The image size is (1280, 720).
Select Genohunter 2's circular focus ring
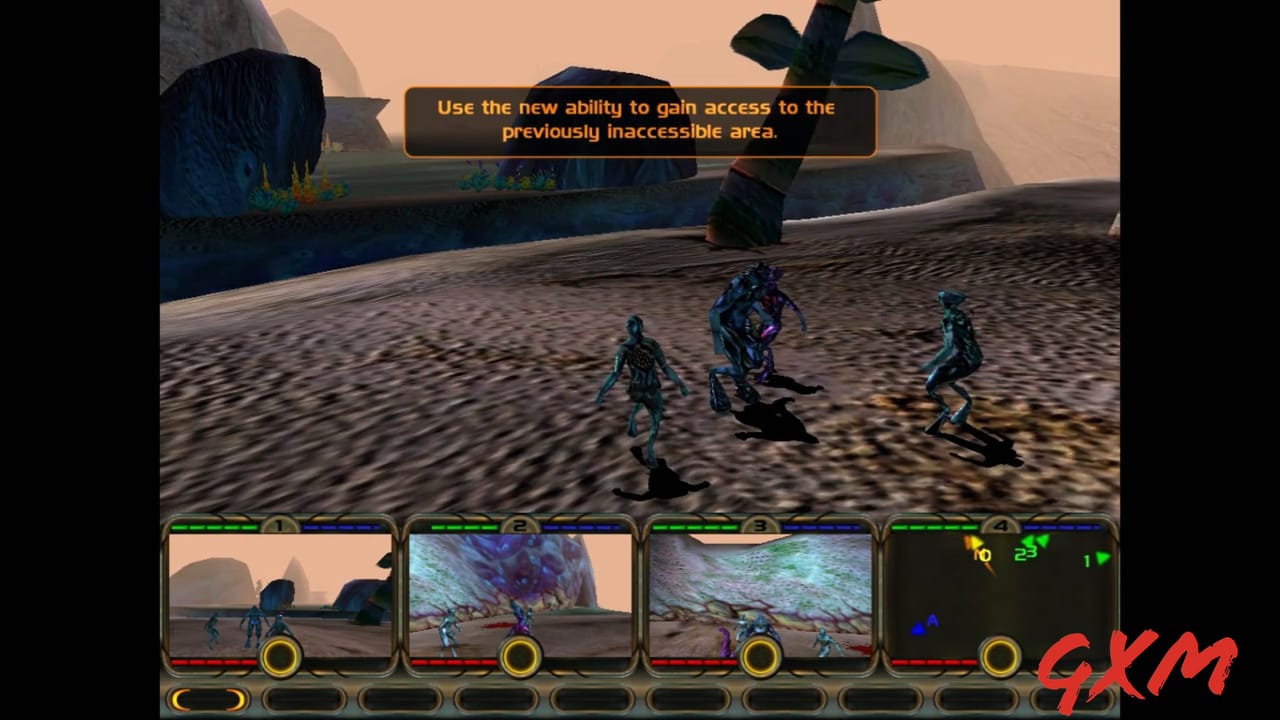click(519, 658)
